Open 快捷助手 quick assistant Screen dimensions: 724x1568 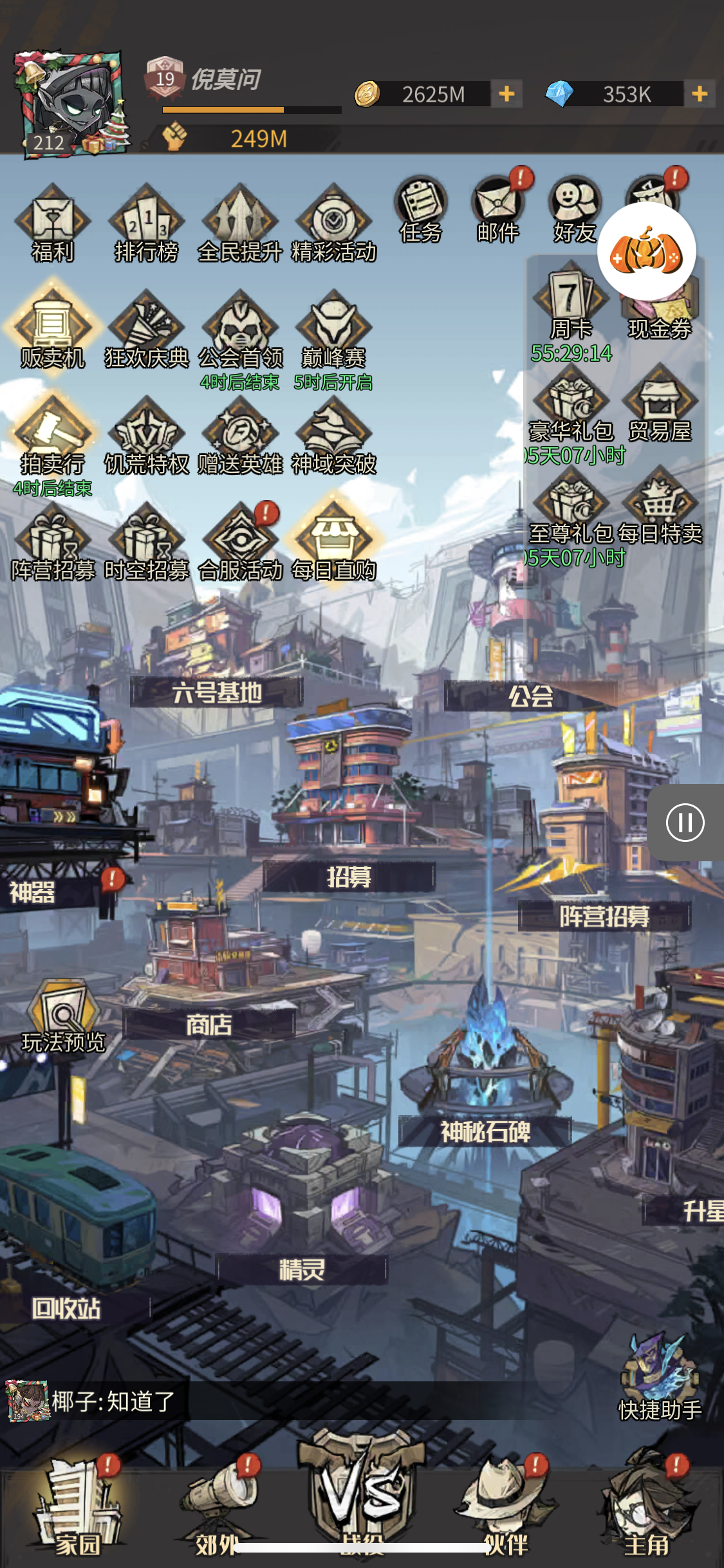[660, 1378]
